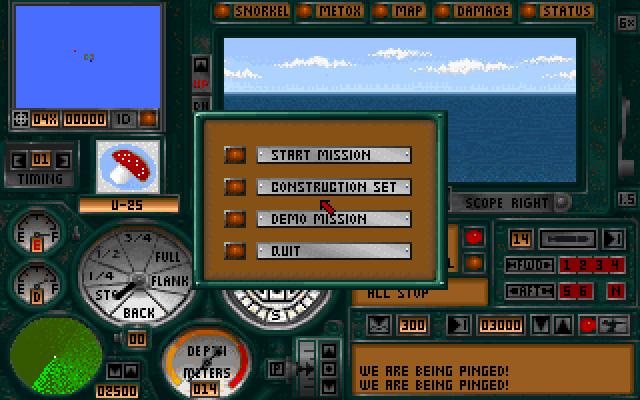Image resolution: width=640 pixels, height=400 pixels.
Task: Activate the Metox radar detector
Action: pos(336,11)
